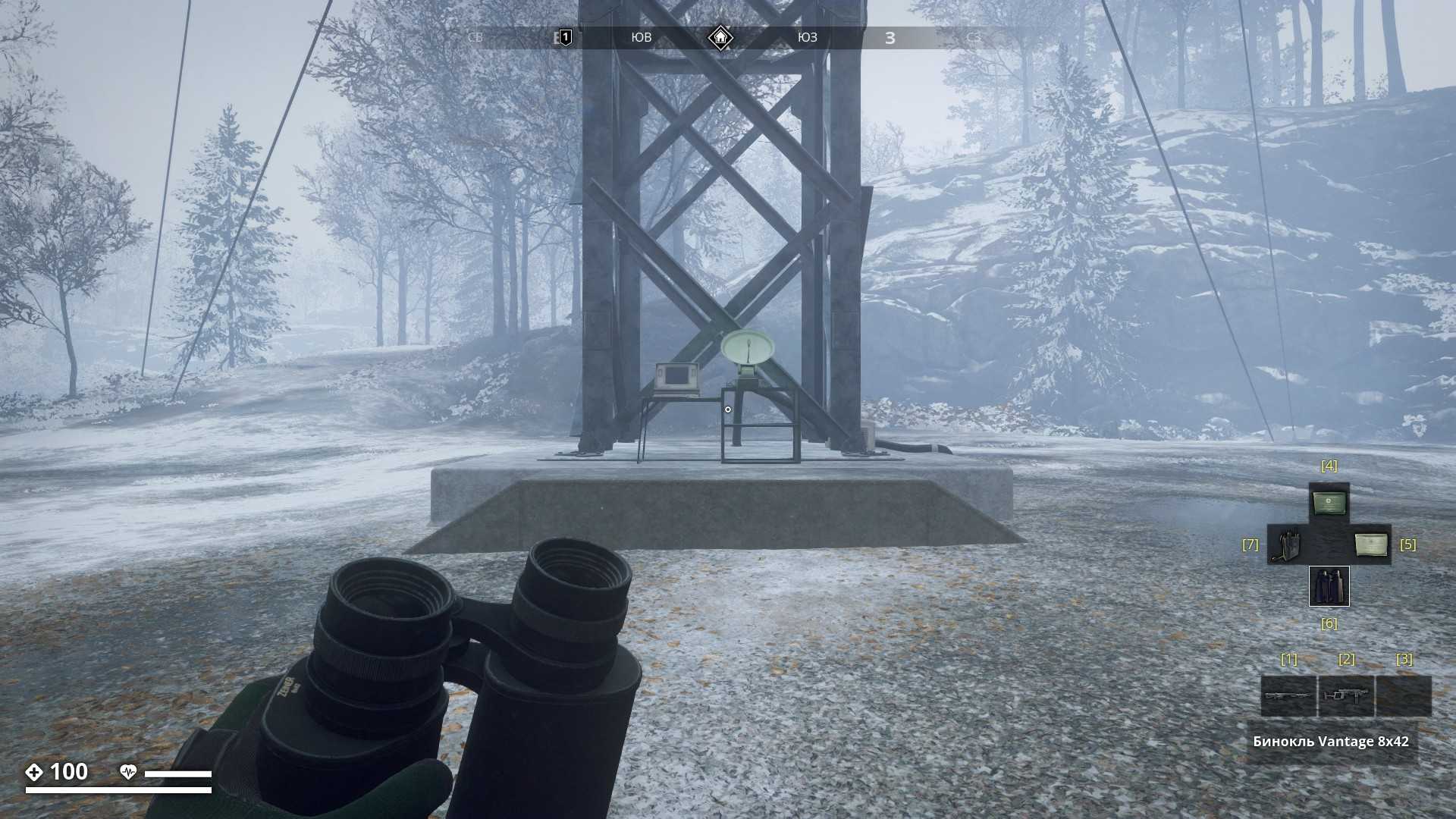Viewport: 1456px width, 819px height.
Task: Equip the handheld radio device in slot 7
Action: click(1287, 544)
